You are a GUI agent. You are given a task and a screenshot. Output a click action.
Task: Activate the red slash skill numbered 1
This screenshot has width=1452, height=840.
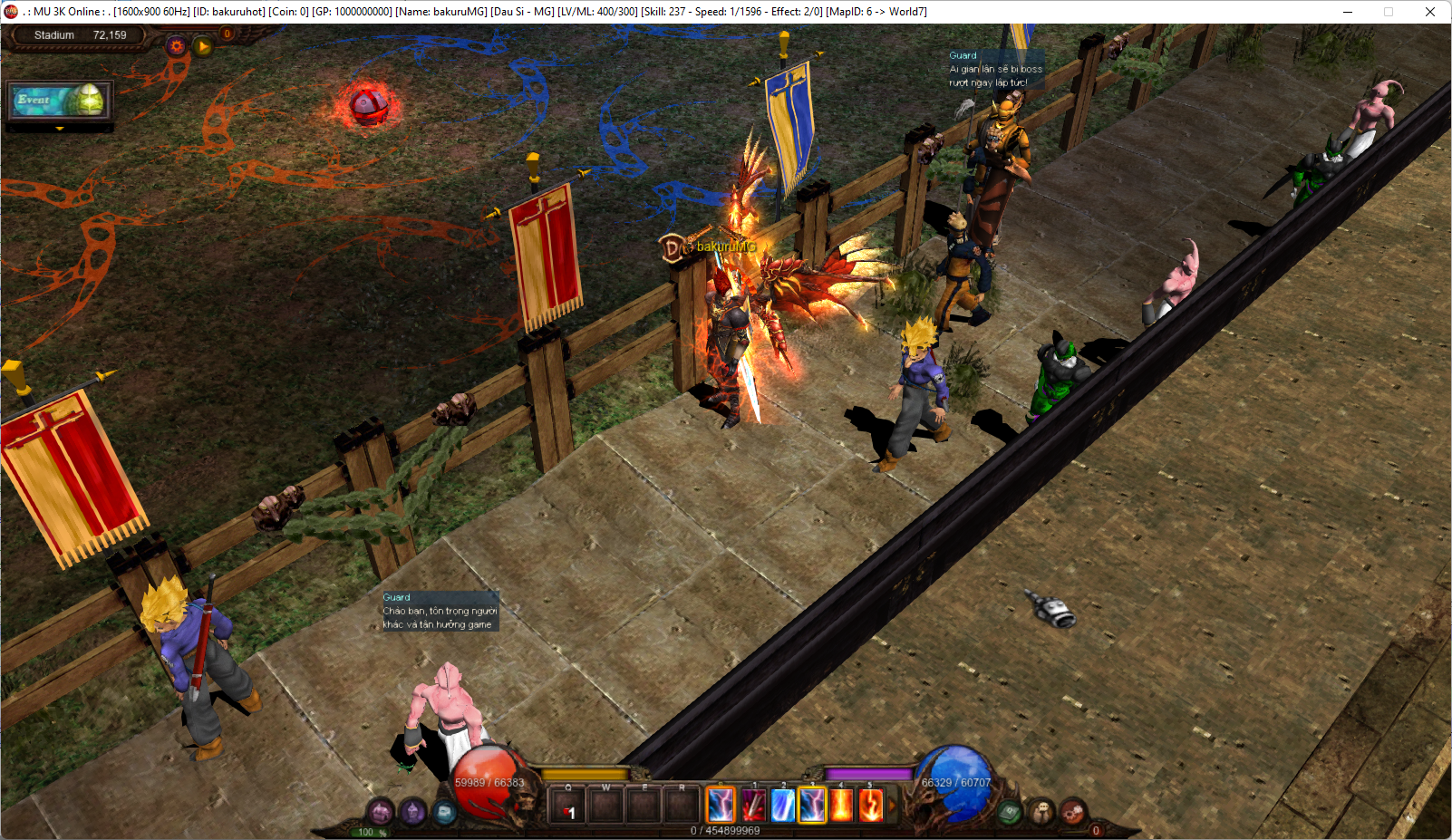point(752,805)
